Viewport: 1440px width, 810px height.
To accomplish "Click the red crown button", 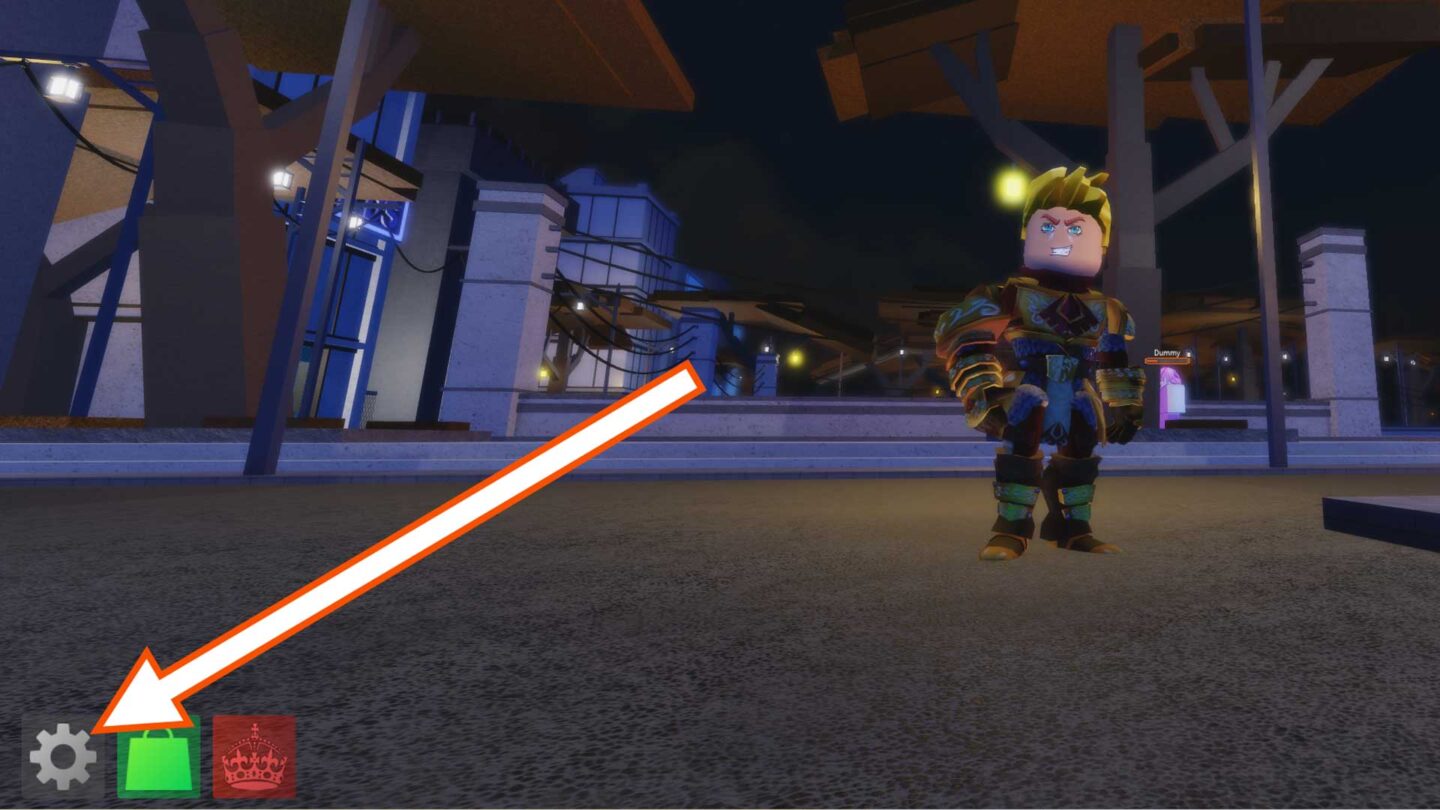I will [254, 758].
